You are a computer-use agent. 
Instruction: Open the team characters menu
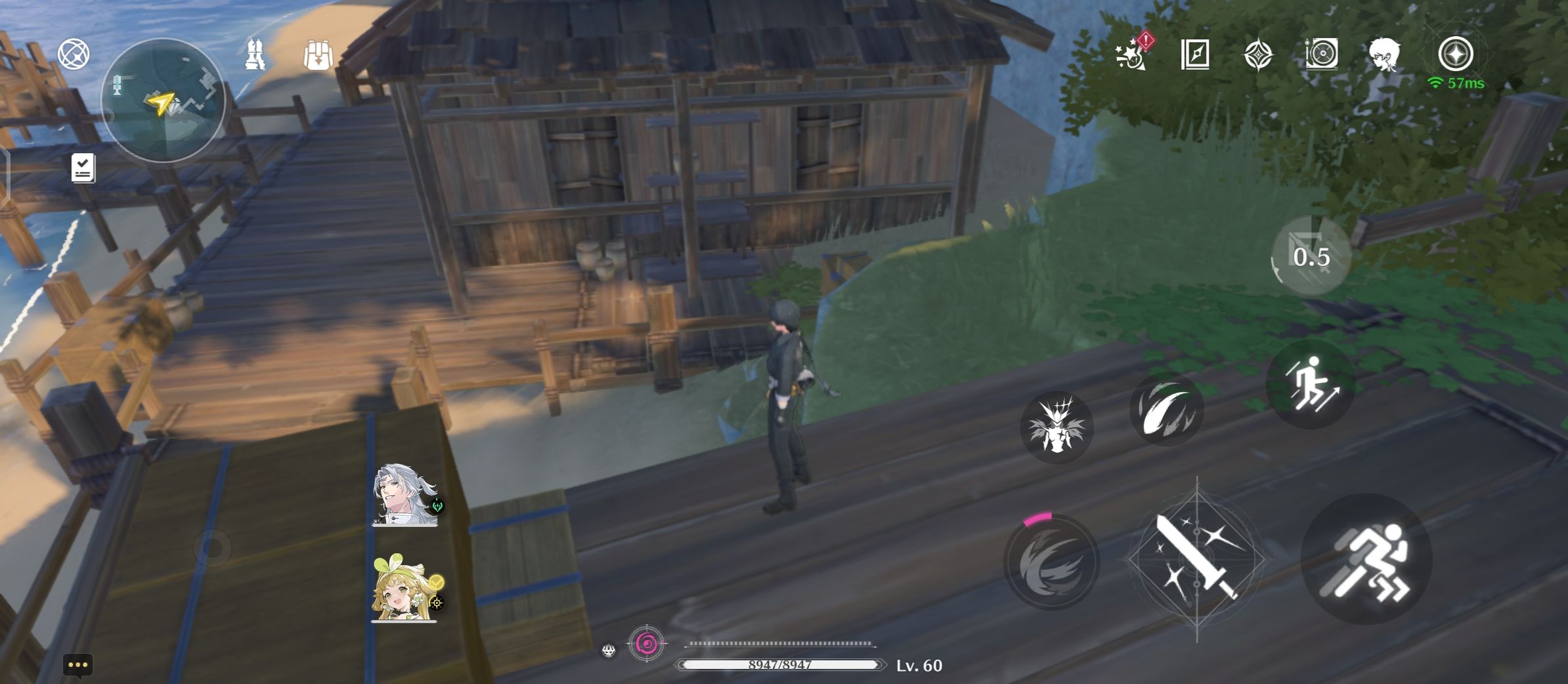click(255, 55)
